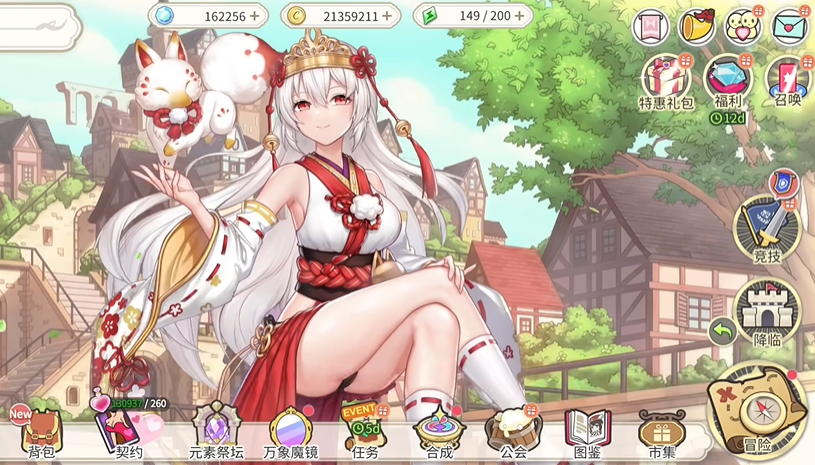Enter the 竞技 arena
815x465 pixels.
click(x=766, y=228)
